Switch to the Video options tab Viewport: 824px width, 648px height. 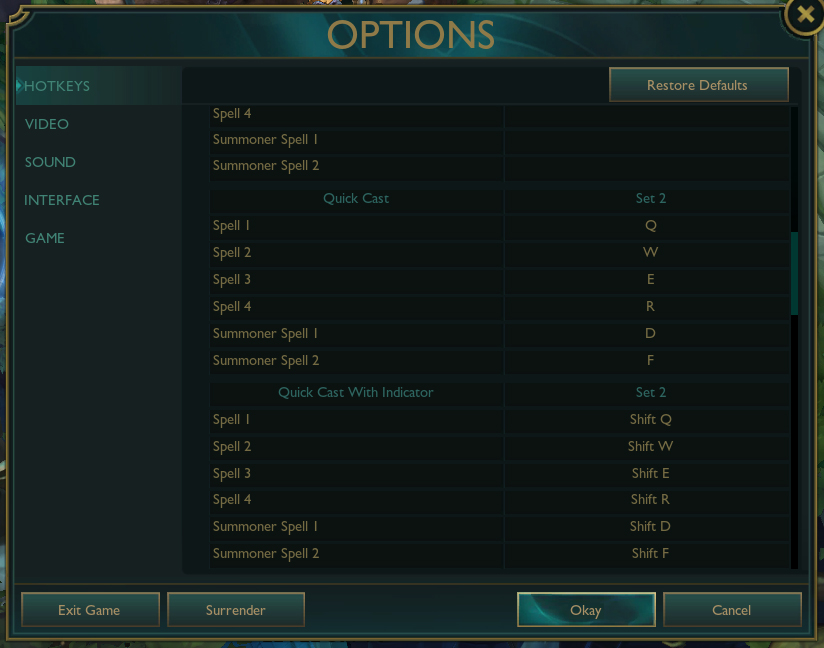pyautogui.click(x=47, y=124)
